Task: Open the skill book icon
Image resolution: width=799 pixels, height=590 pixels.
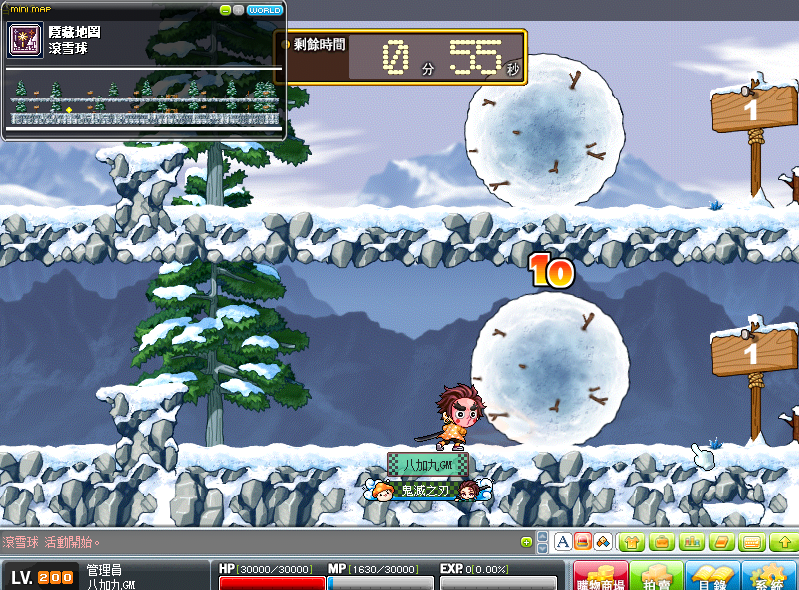Action: [721, 542]
